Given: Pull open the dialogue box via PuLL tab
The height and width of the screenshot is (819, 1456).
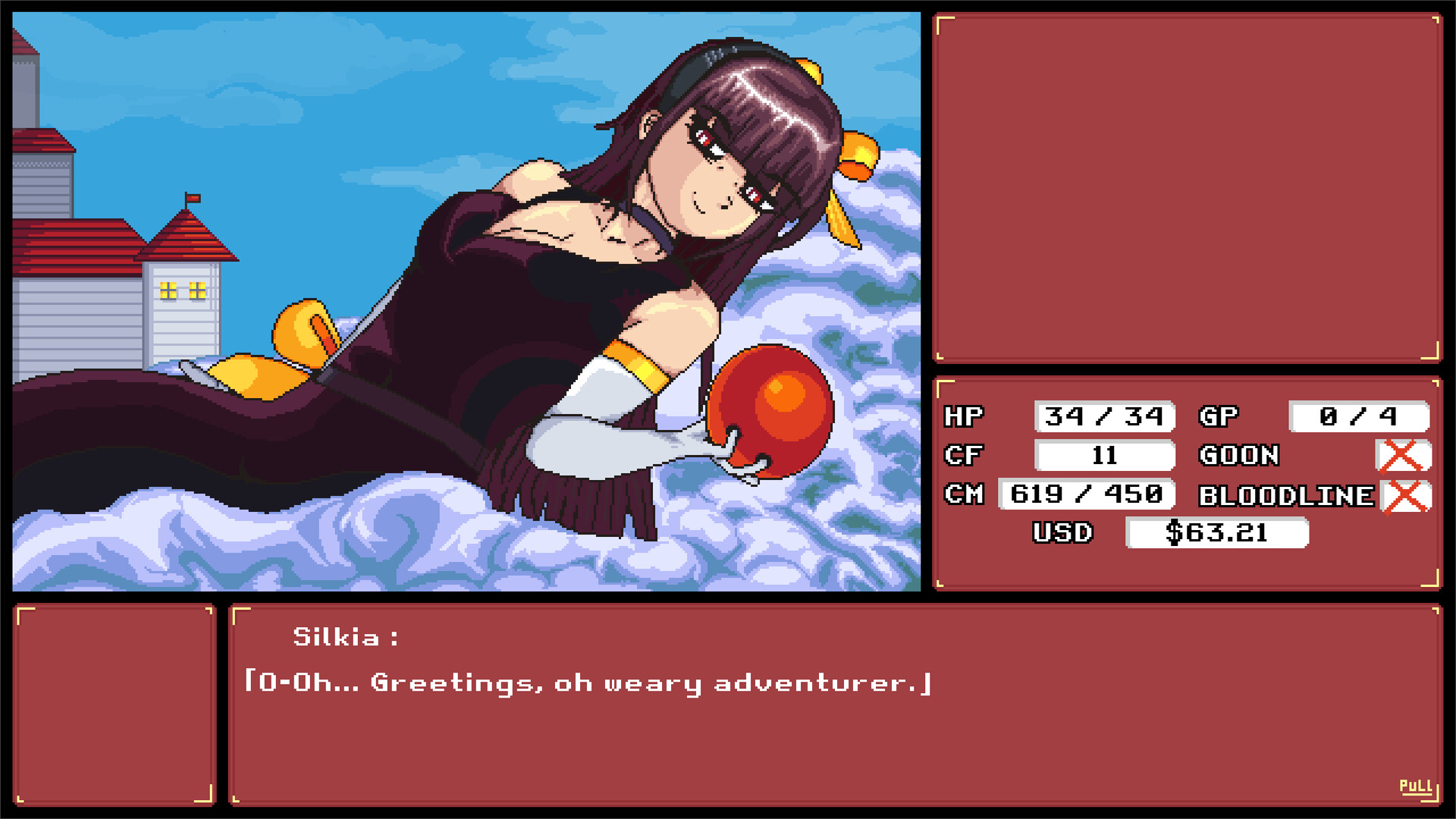Looking at the screenshot, I should [1417, 786].
